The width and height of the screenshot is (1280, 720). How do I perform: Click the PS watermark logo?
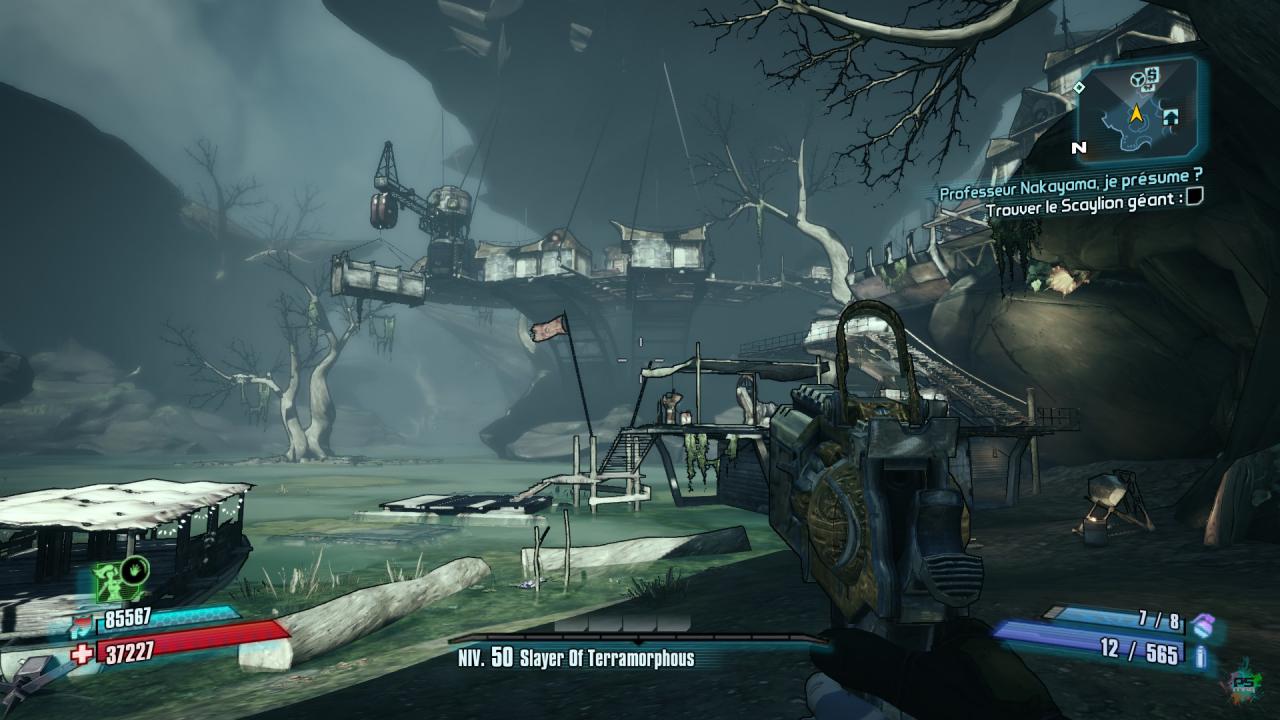tap(1245, 680)
